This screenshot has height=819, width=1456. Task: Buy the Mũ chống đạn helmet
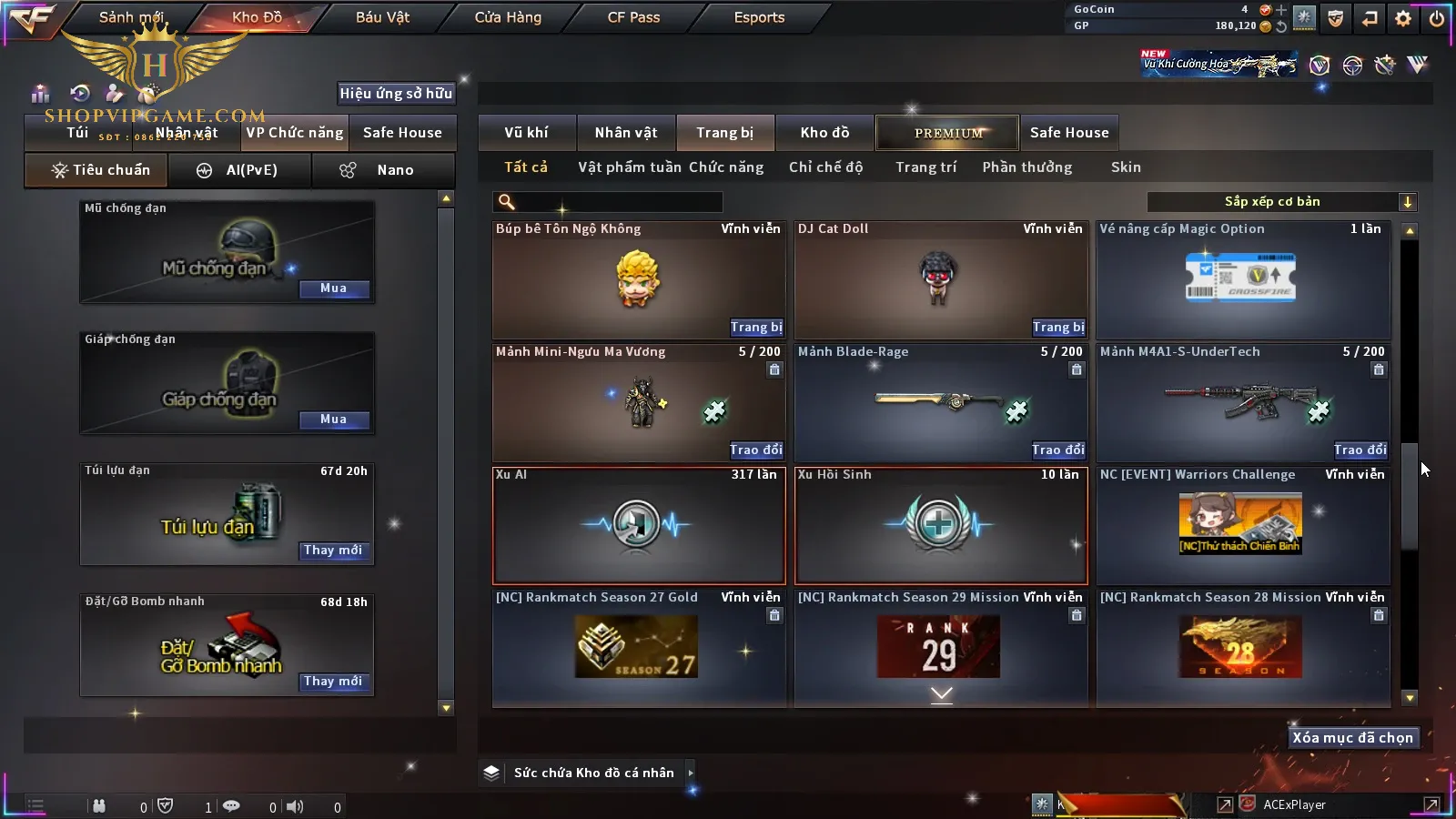[x=333, y=288]
